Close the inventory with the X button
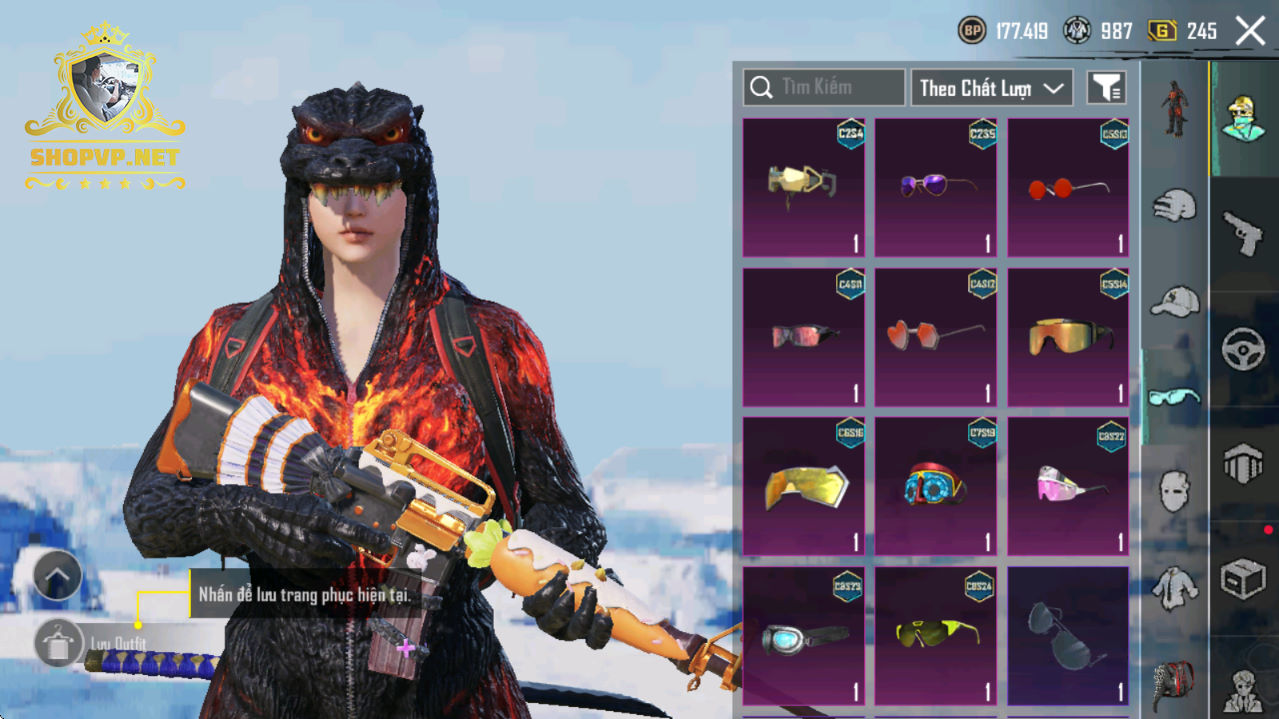The height and width of the screenshot is (719, 1279). [x=1250, y=31]
